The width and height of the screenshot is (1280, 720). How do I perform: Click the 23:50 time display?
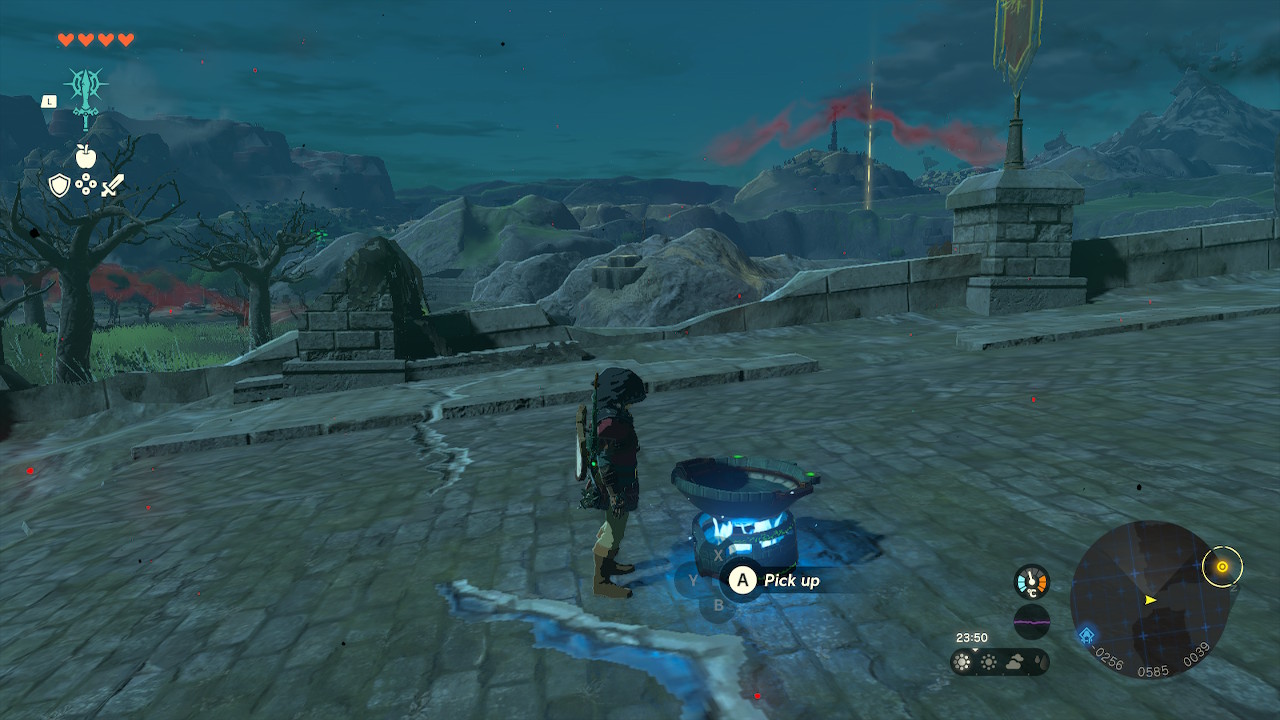pyautogui.click(x=972, y=637)
